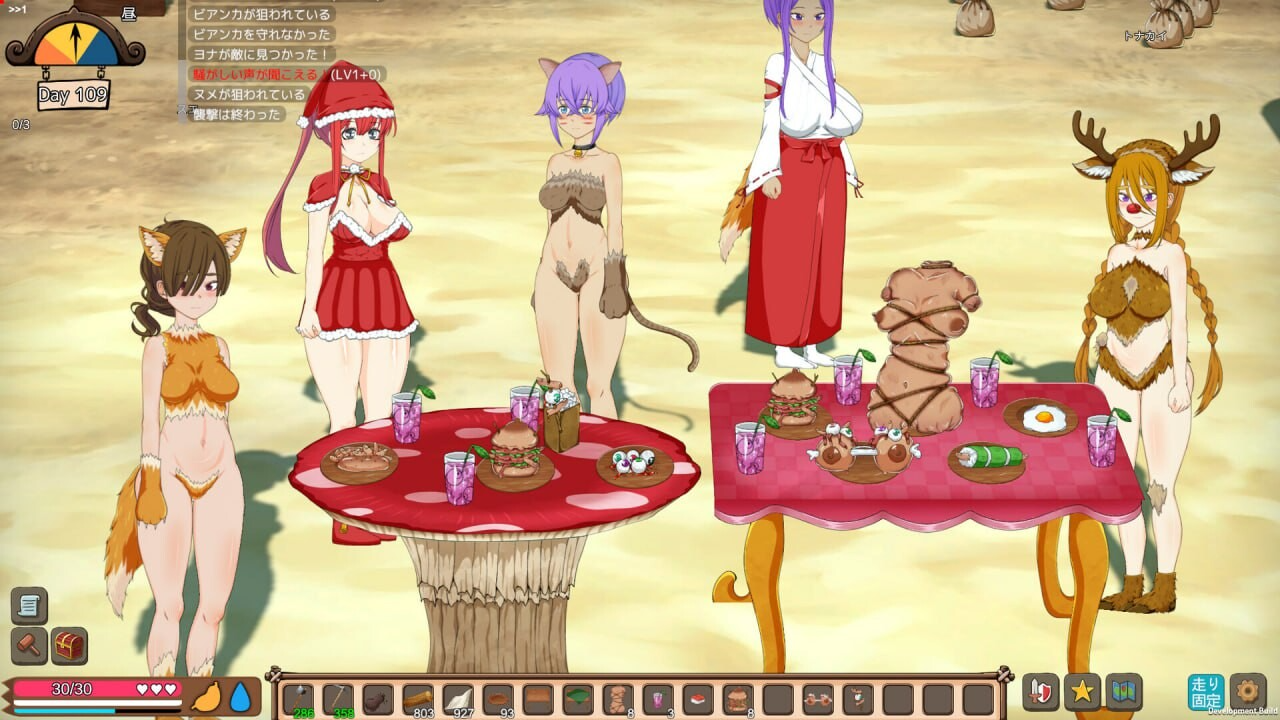Toggle the 走り固定 run lock button
The image size is (1280, 720).
coord(1206,692)
